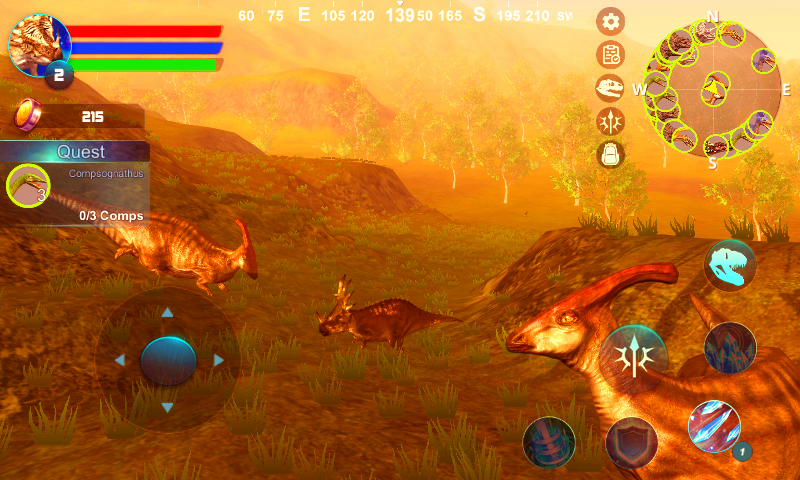Tap the joystick's left arrow

pos(119,360)
